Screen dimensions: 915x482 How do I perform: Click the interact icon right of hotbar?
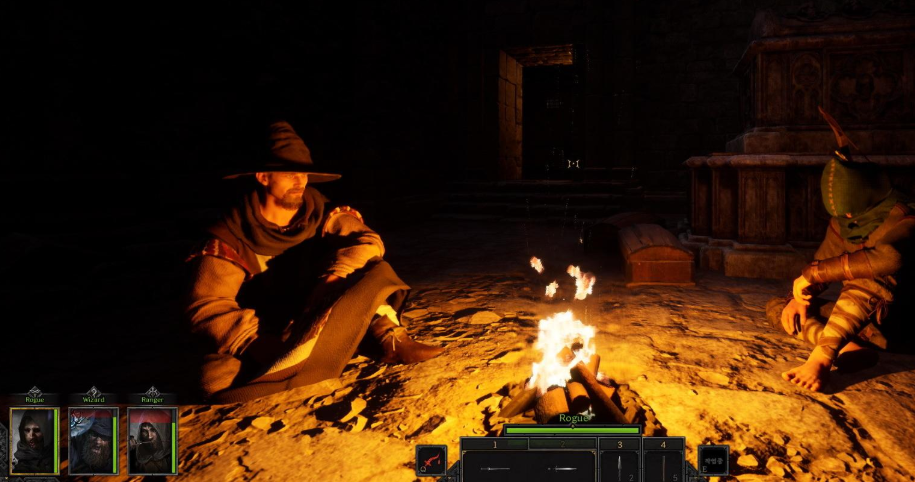tap(713, 460)
